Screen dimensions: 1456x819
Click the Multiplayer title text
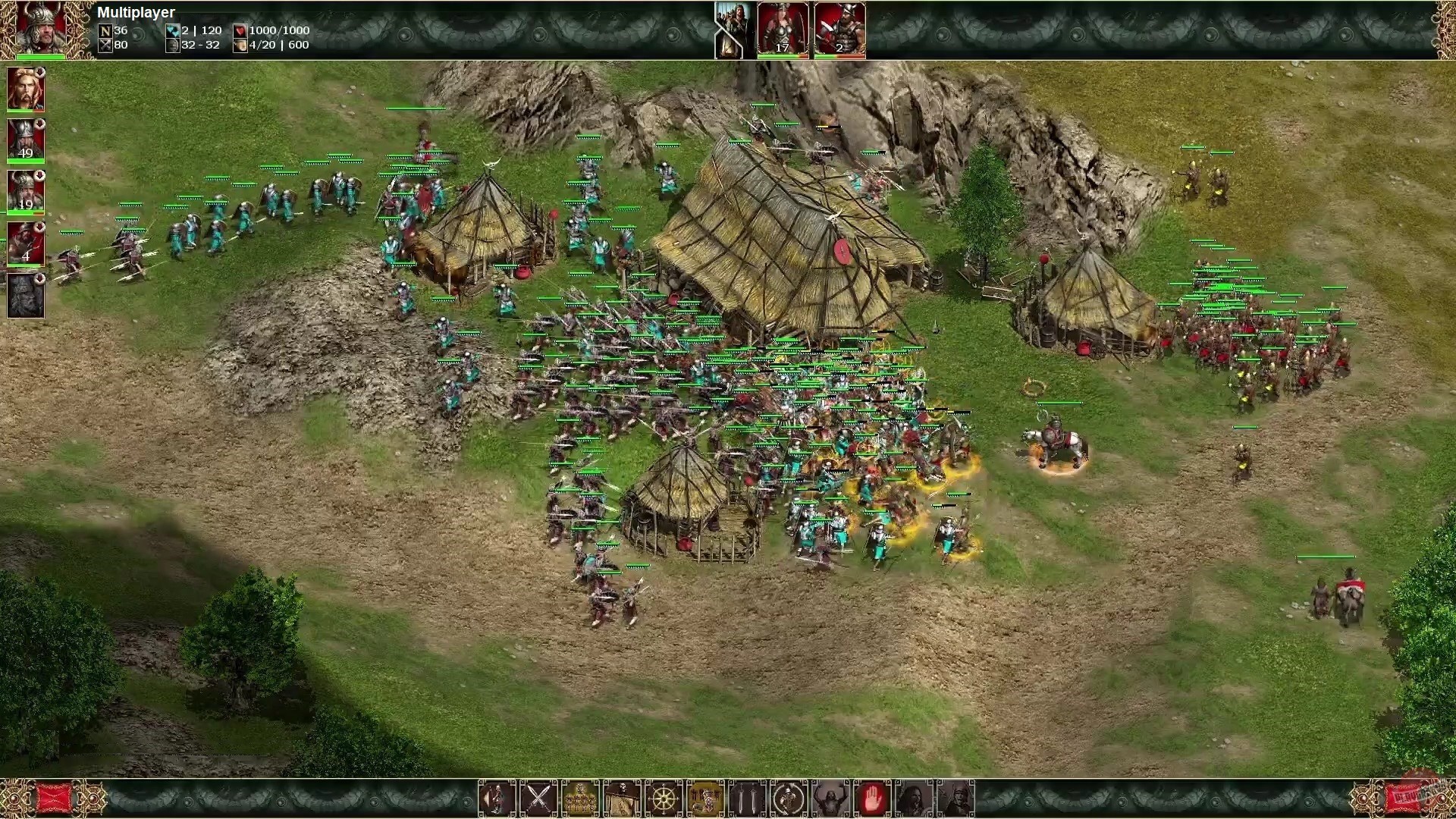pos(136,12)
